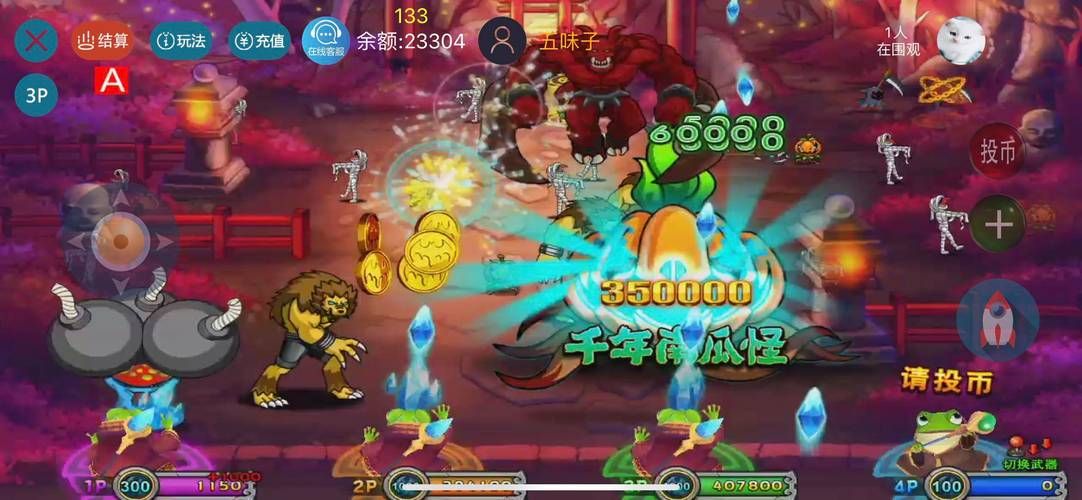Image resolution: width=1082 pixels, height=500 pixels.
Task: Fire using the rocket button
Action: pyautogui.click(x=996, y=320)
